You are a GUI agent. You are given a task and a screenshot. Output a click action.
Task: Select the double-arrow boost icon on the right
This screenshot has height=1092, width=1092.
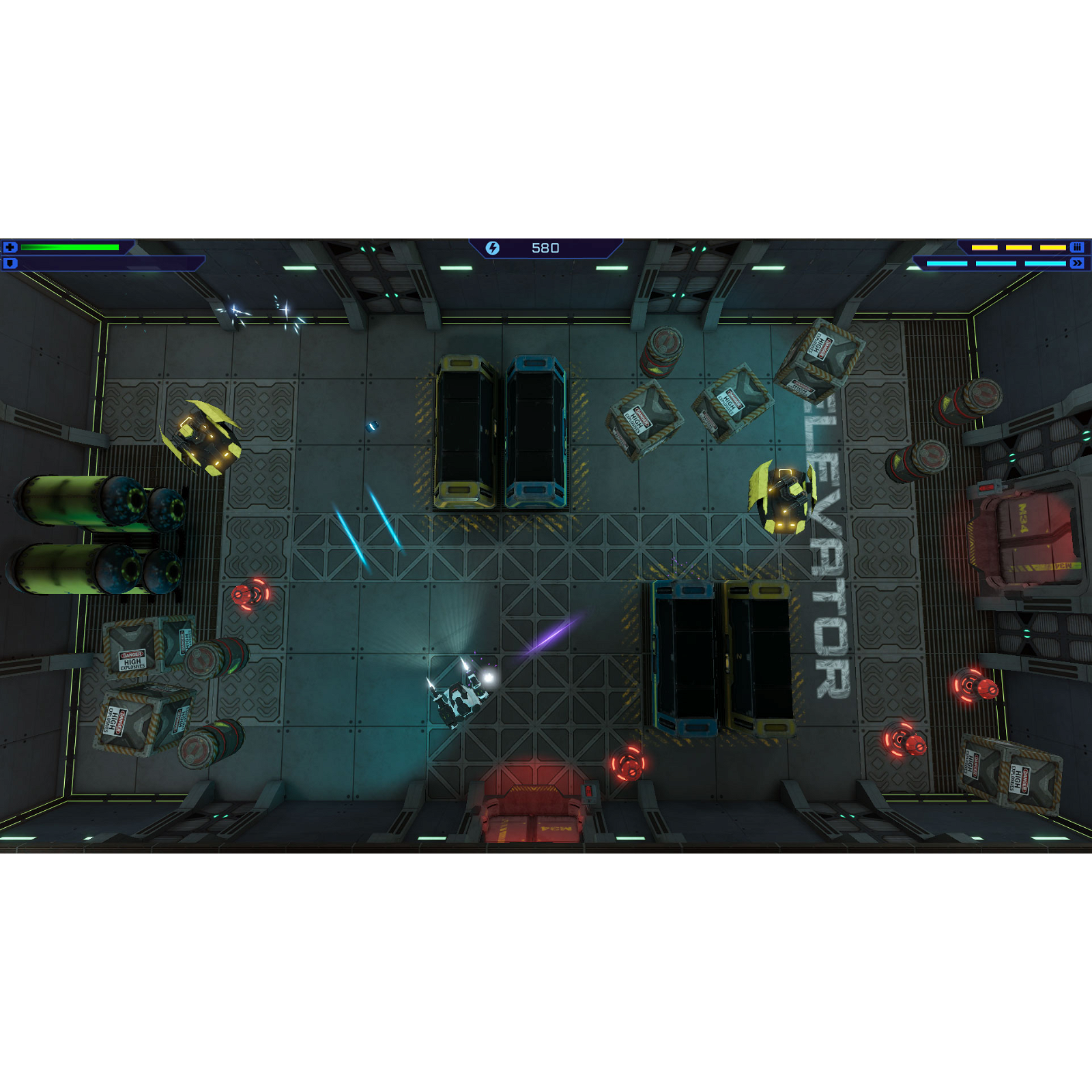click(x=1077, y=263)
